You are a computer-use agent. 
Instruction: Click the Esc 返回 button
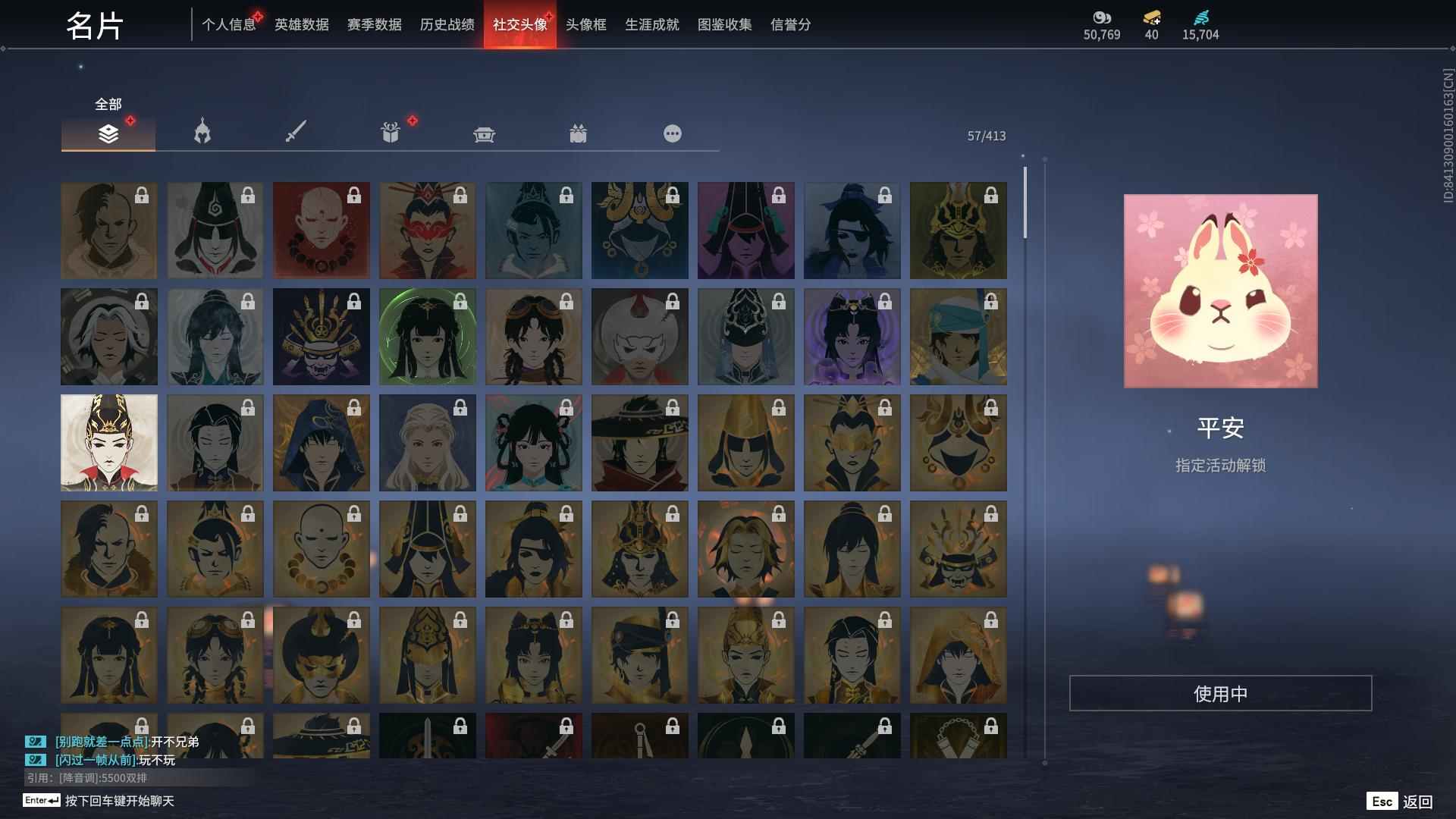pyautogui.click(x=1399, y=800)
